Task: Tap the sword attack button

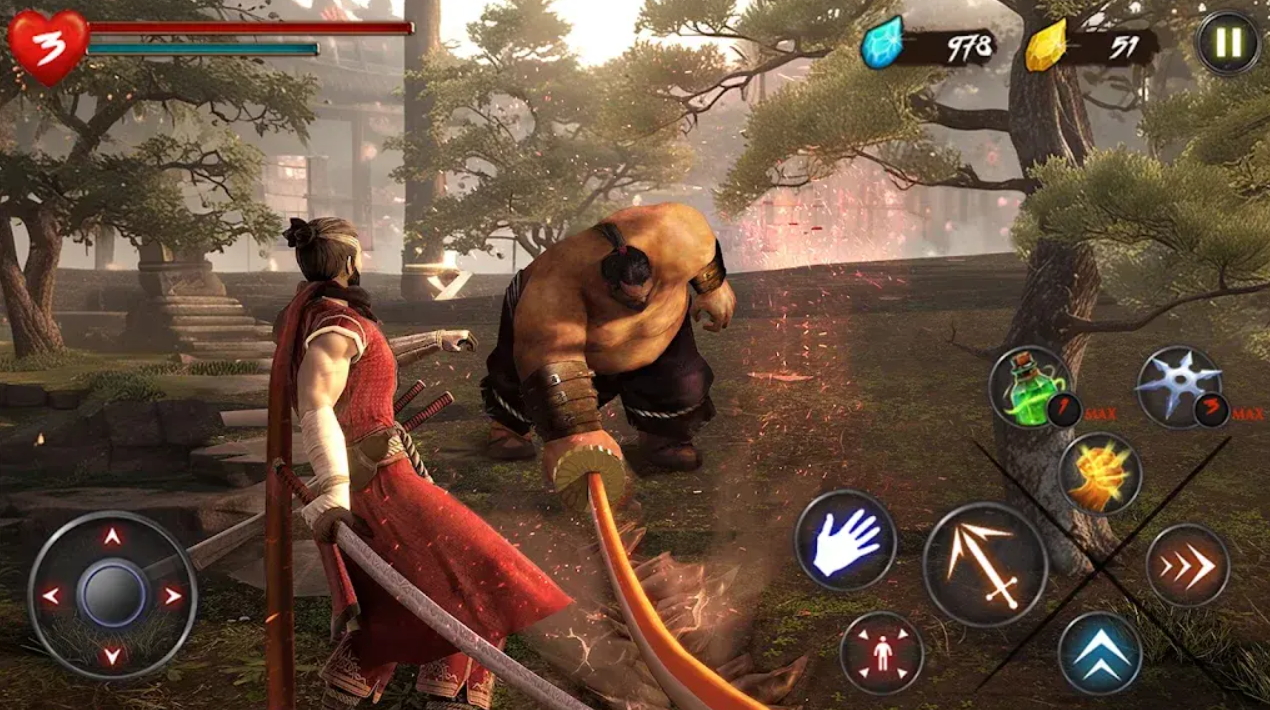Action: [x=984, y=564]
